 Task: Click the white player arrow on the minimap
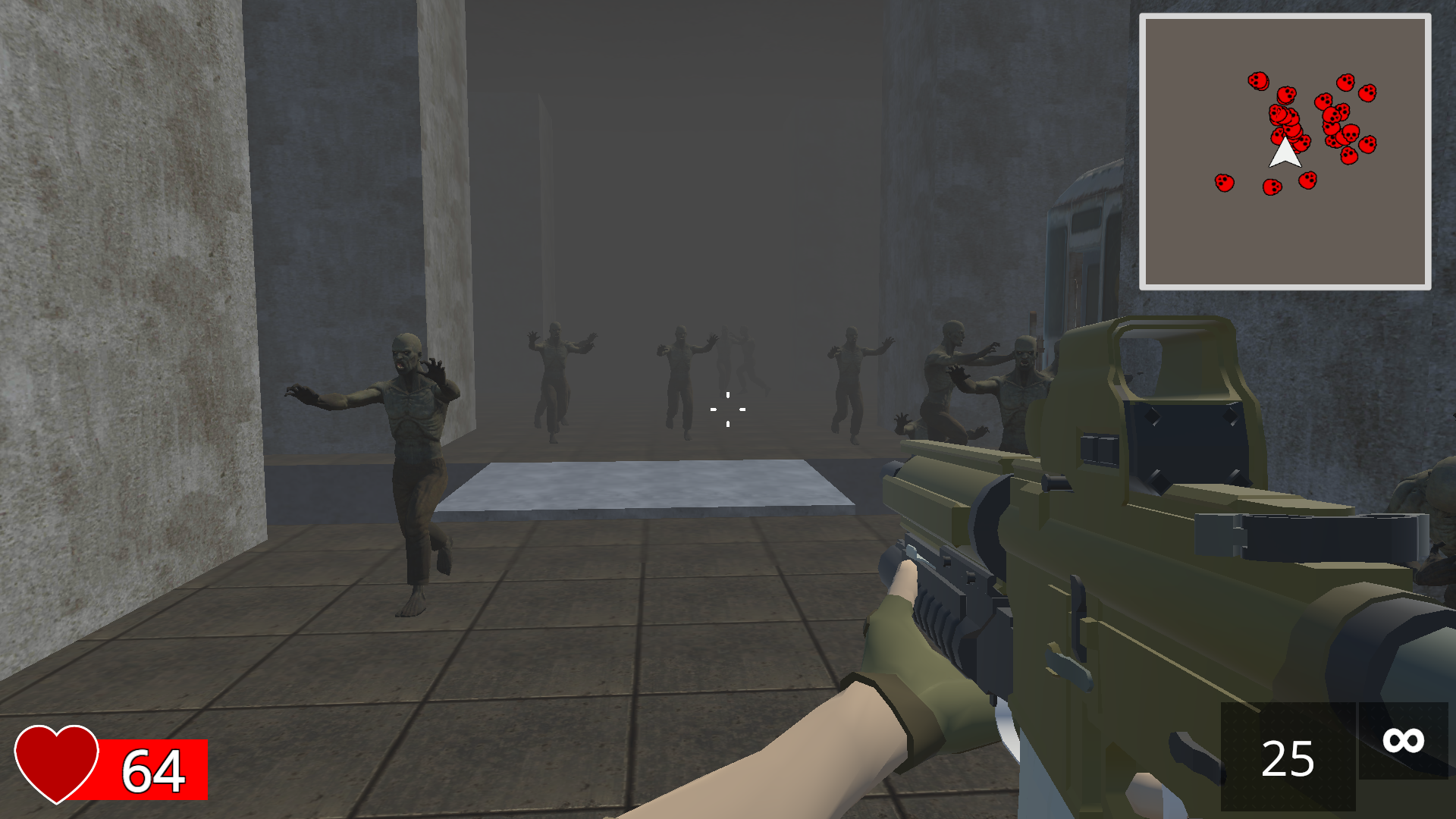[1285, 154]
